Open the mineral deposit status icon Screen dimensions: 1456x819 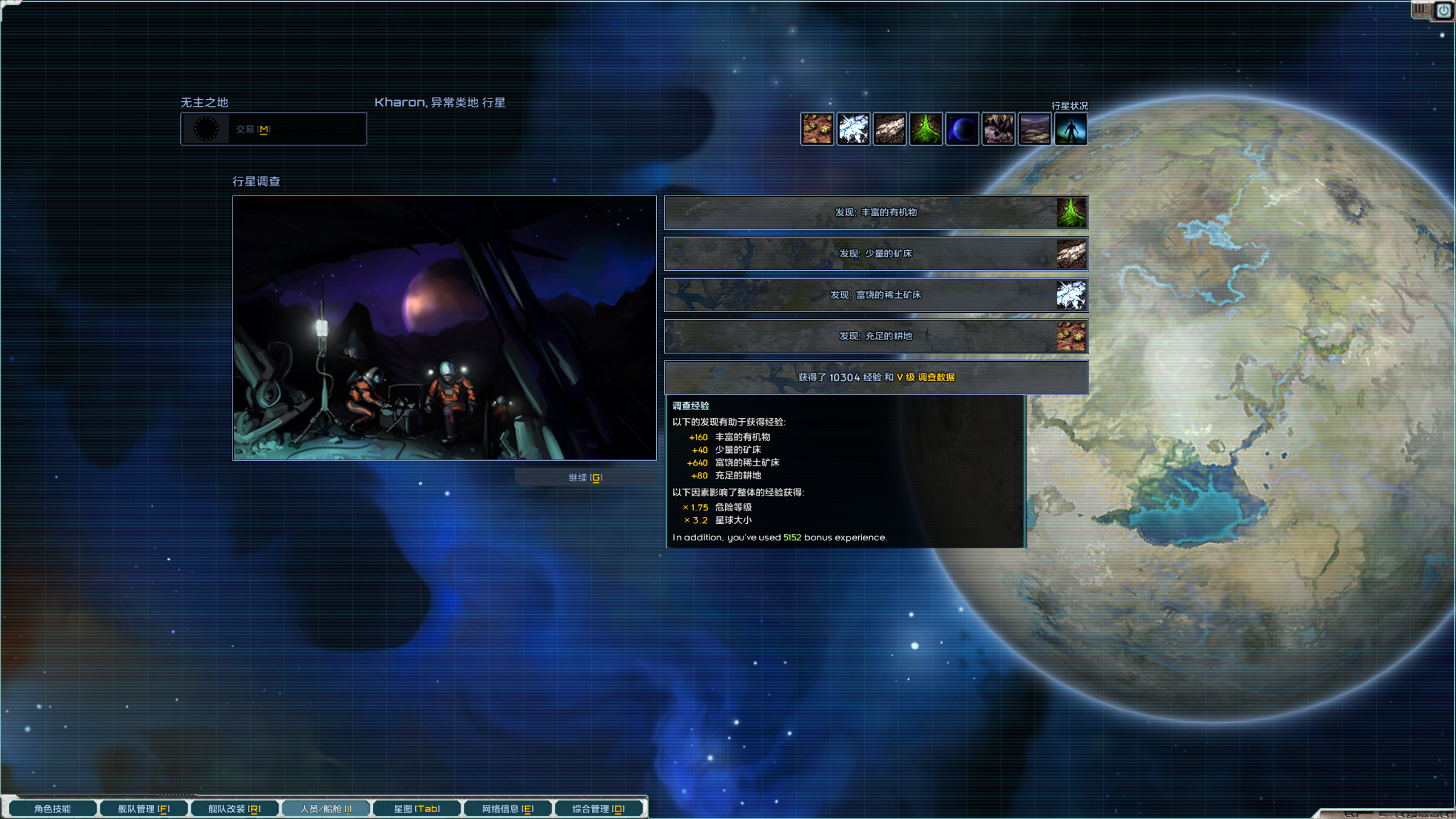[890, 129]
